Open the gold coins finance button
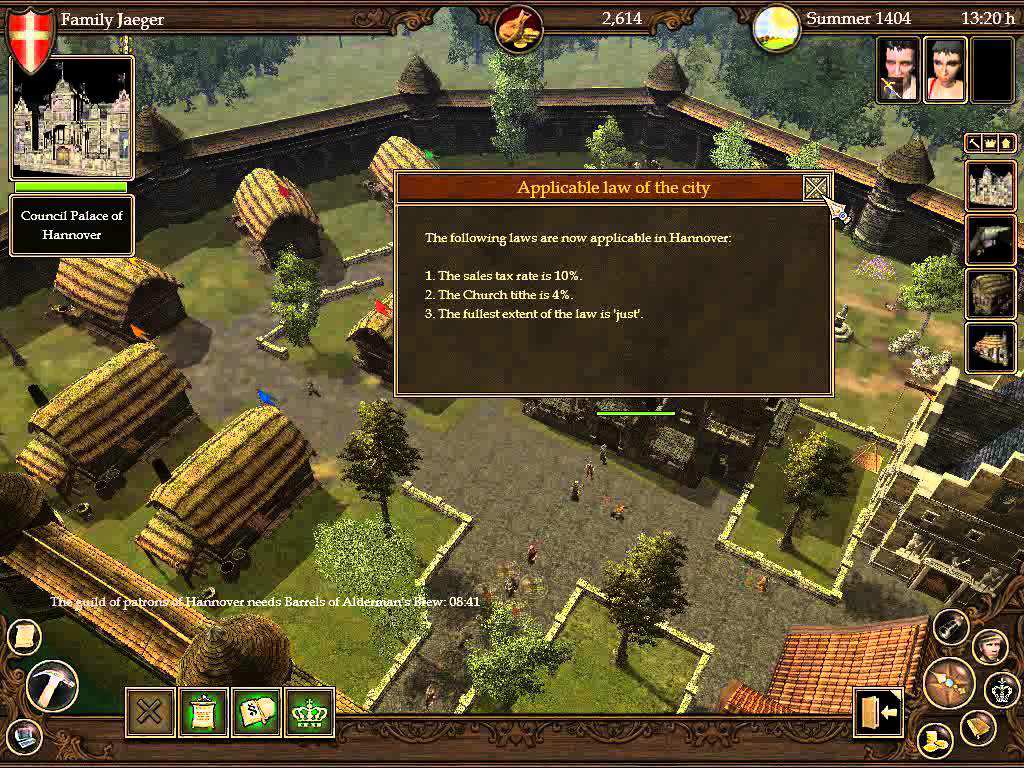The height and width of the screenshot is (768, 1024). (935, 741)
